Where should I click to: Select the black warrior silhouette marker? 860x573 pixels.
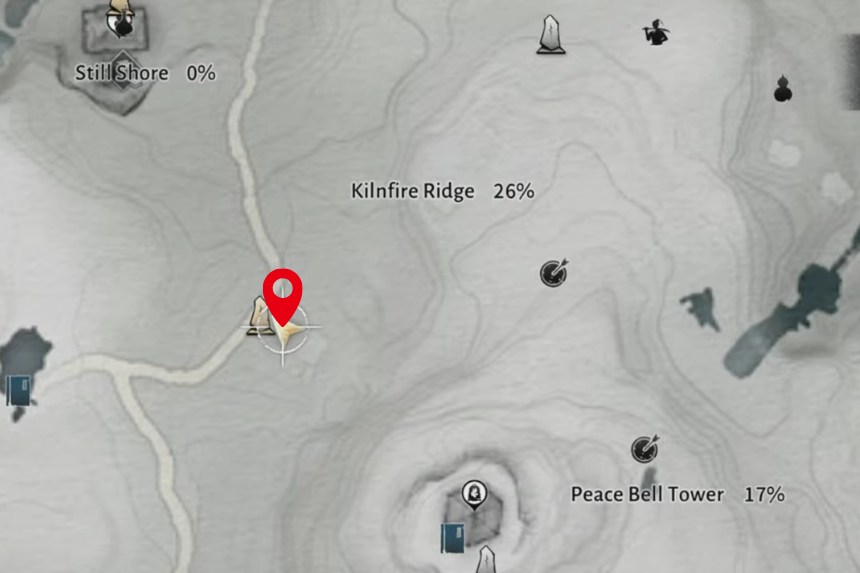655,34
